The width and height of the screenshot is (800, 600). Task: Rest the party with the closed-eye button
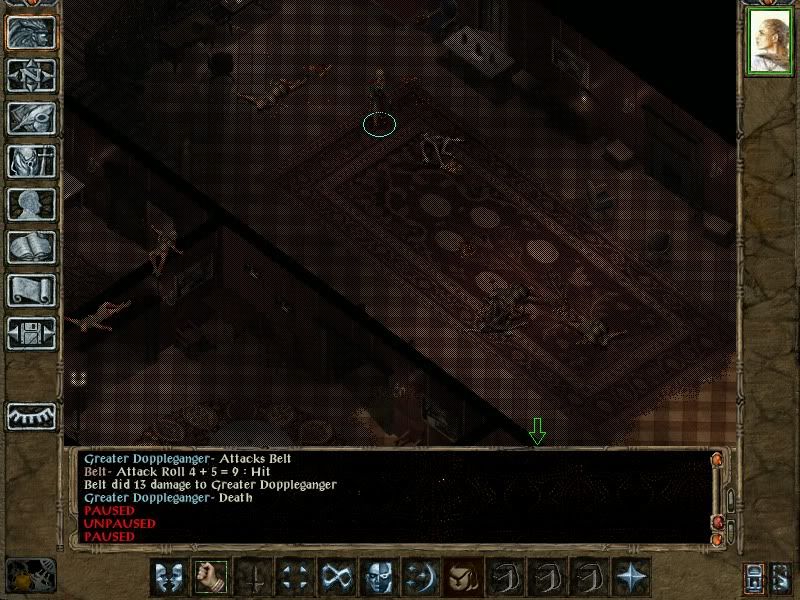(x=30, y=415)
